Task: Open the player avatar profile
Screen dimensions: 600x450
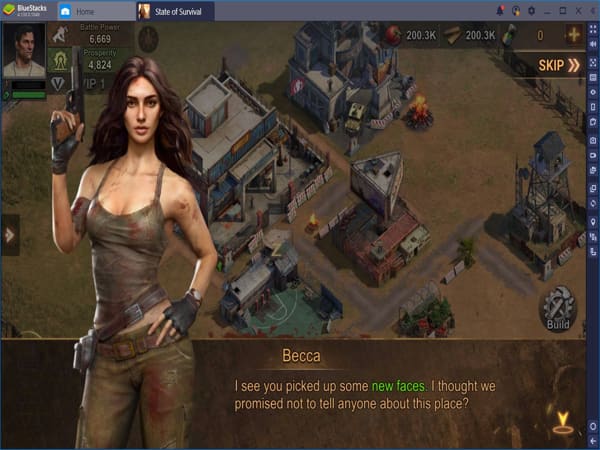Action: [x=24, y=52]
